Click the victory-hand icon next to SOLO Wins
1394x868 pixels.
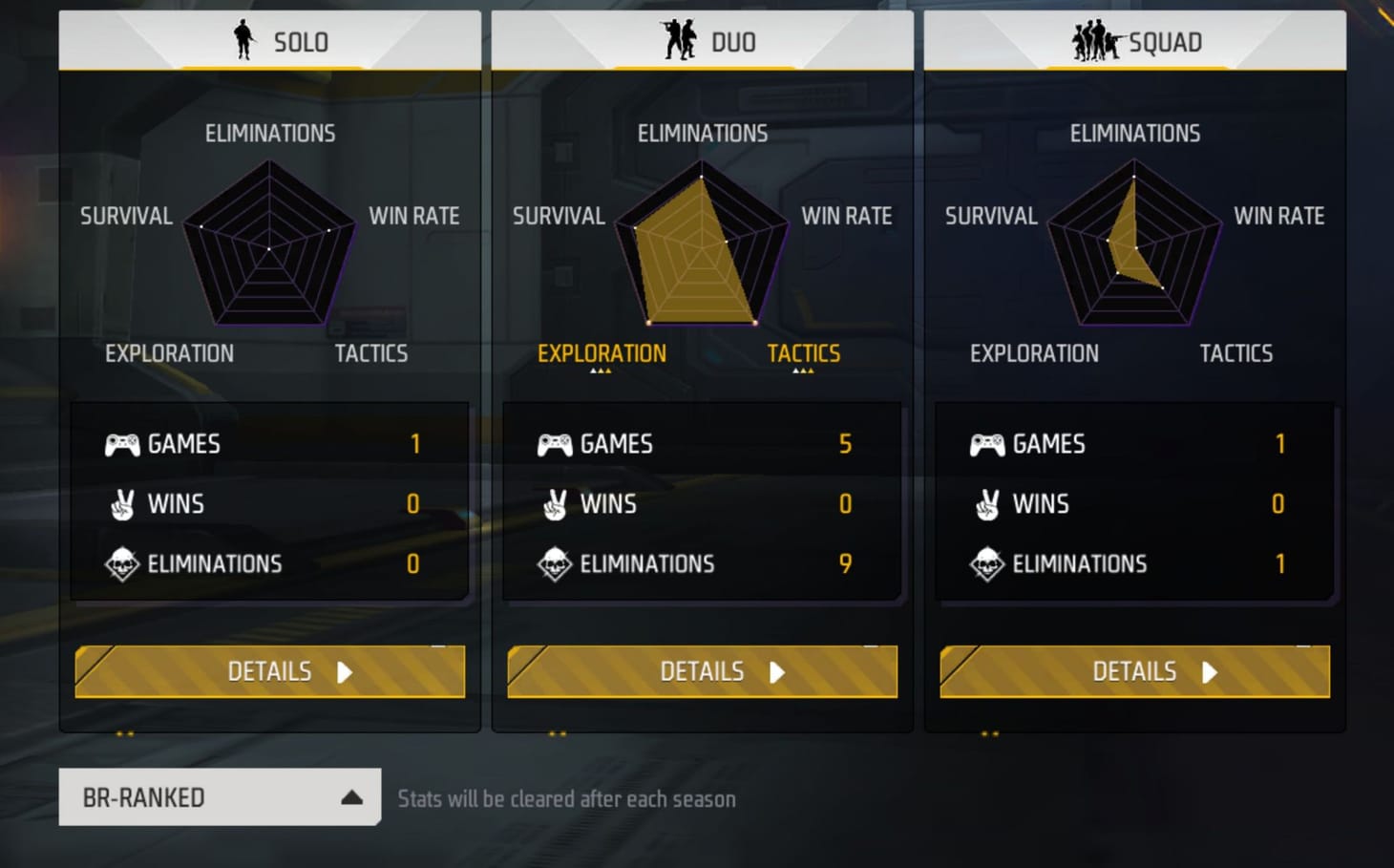(x=122, y=504)
